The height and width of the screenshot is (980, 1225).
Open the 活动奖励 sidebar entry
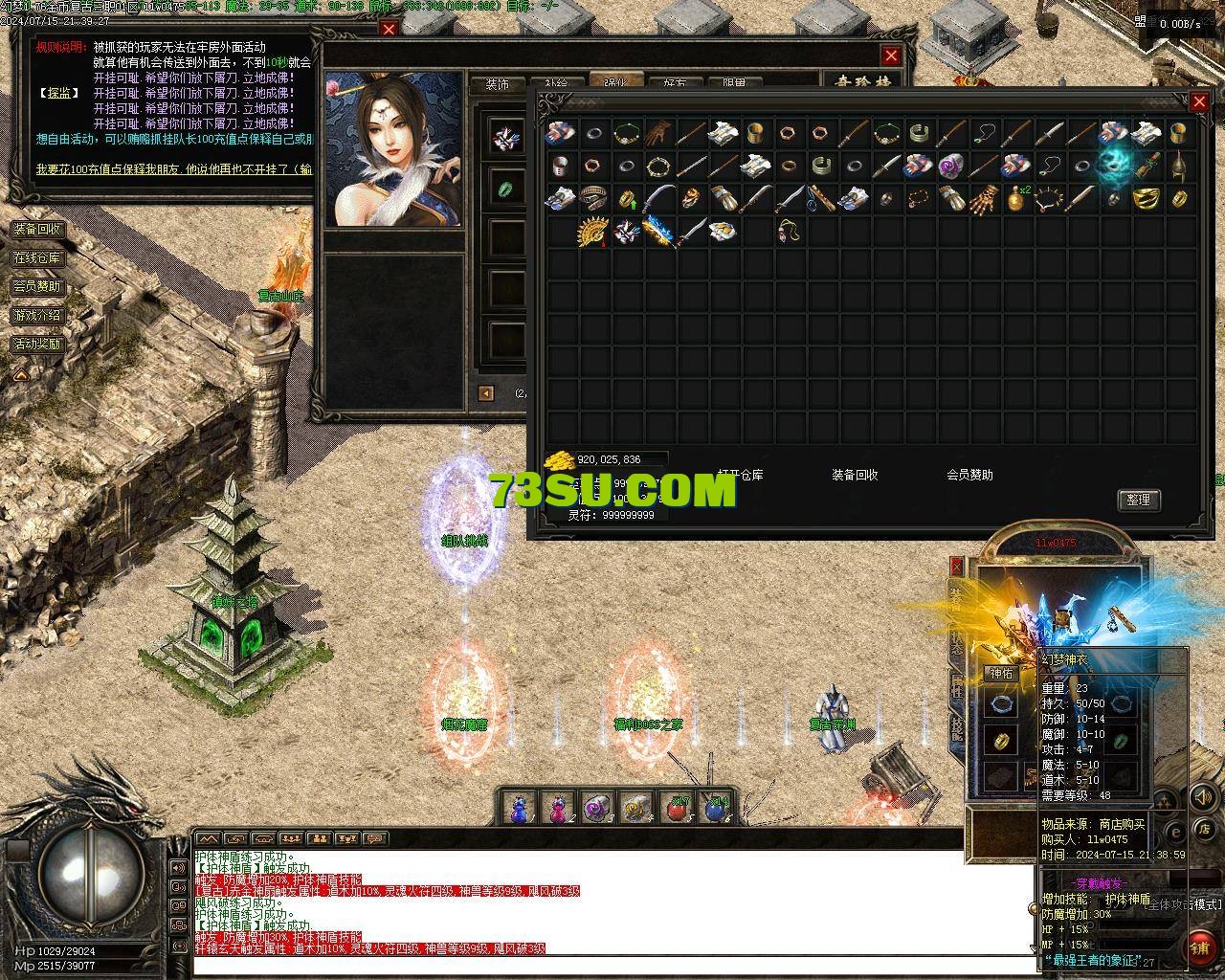(x=37, y=344)
